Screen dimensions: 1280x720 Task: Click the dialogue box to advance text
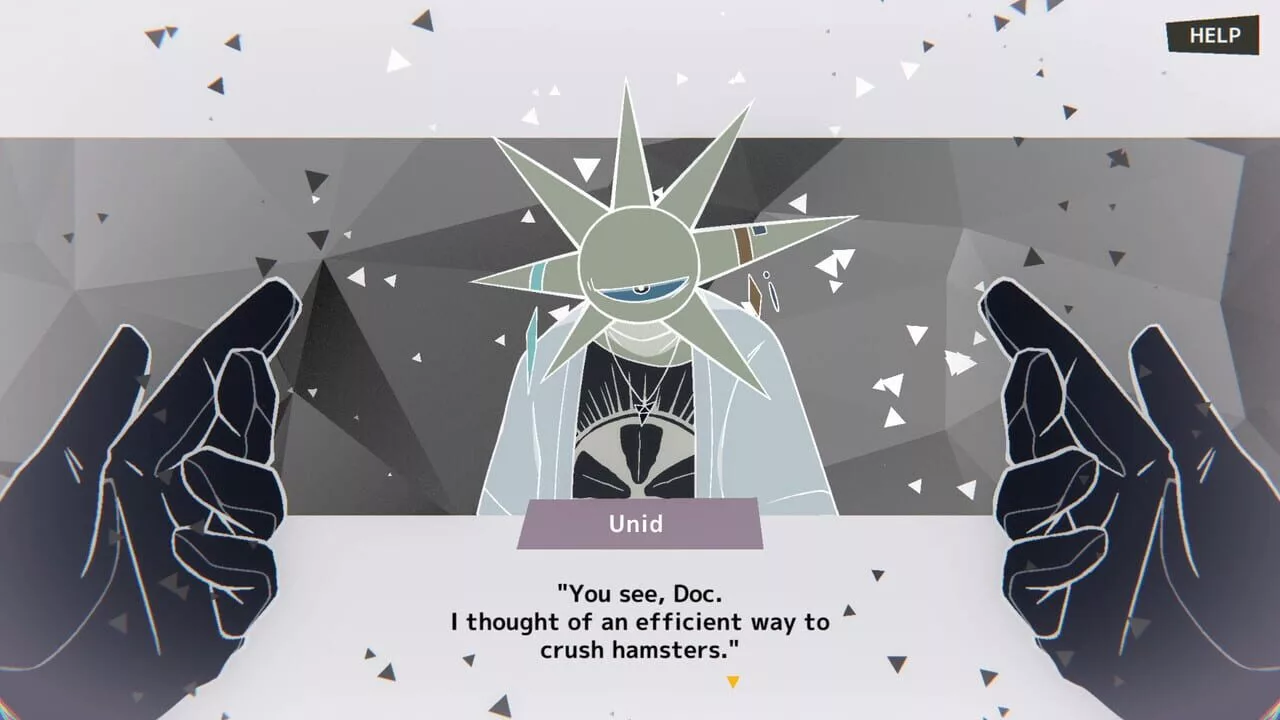point(640,622)
